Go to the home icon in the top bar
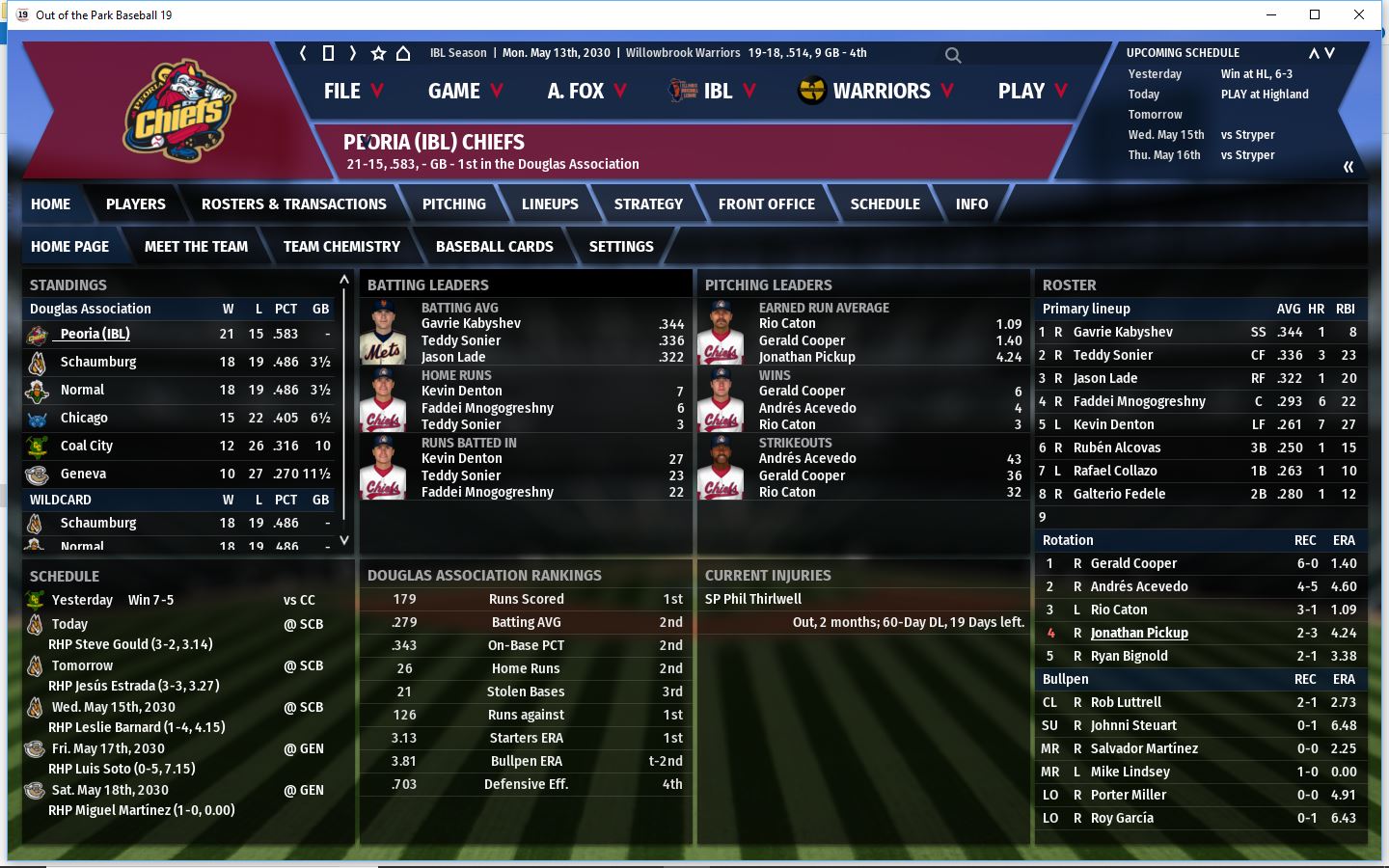The height and width of the screenshot is (868, 1389). 403,54
